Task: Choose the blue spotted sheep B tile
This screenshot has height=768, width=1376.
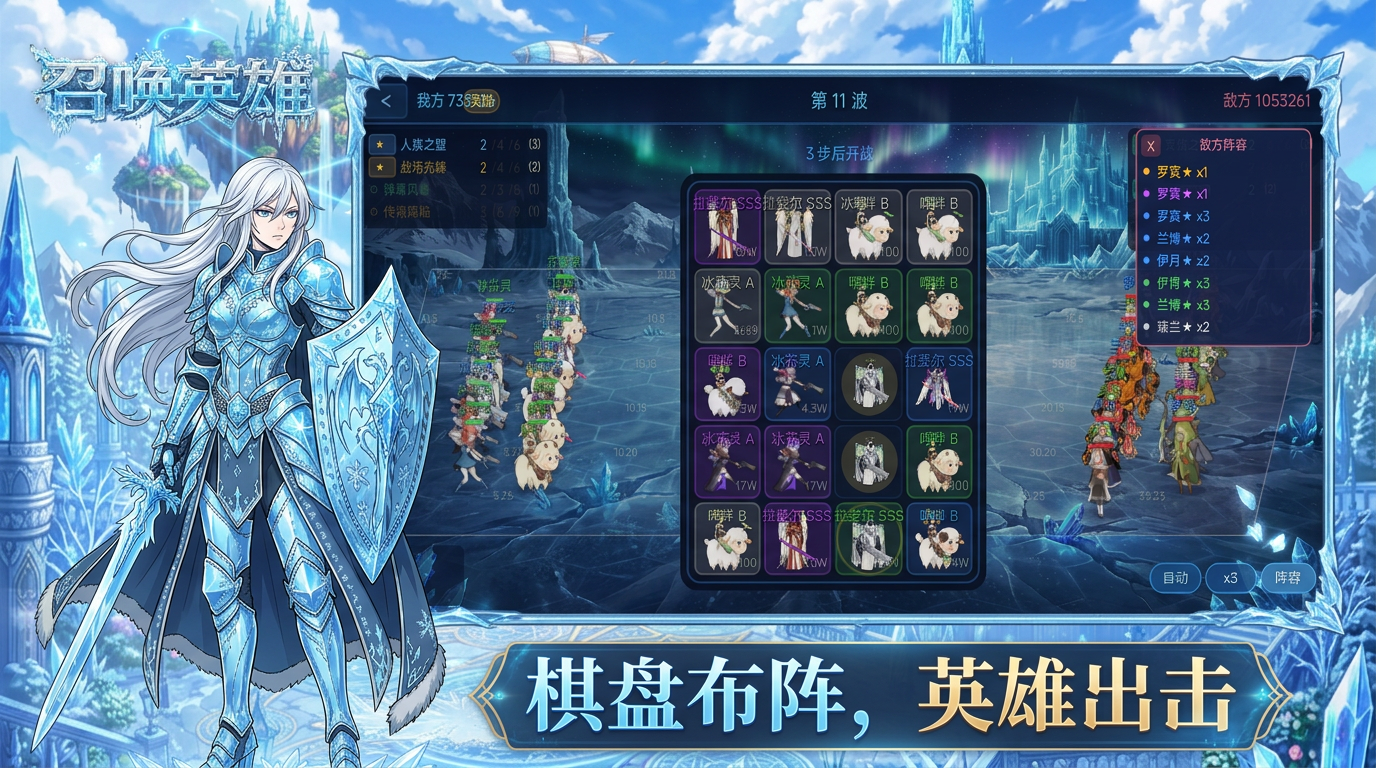Action: [939, 539]
